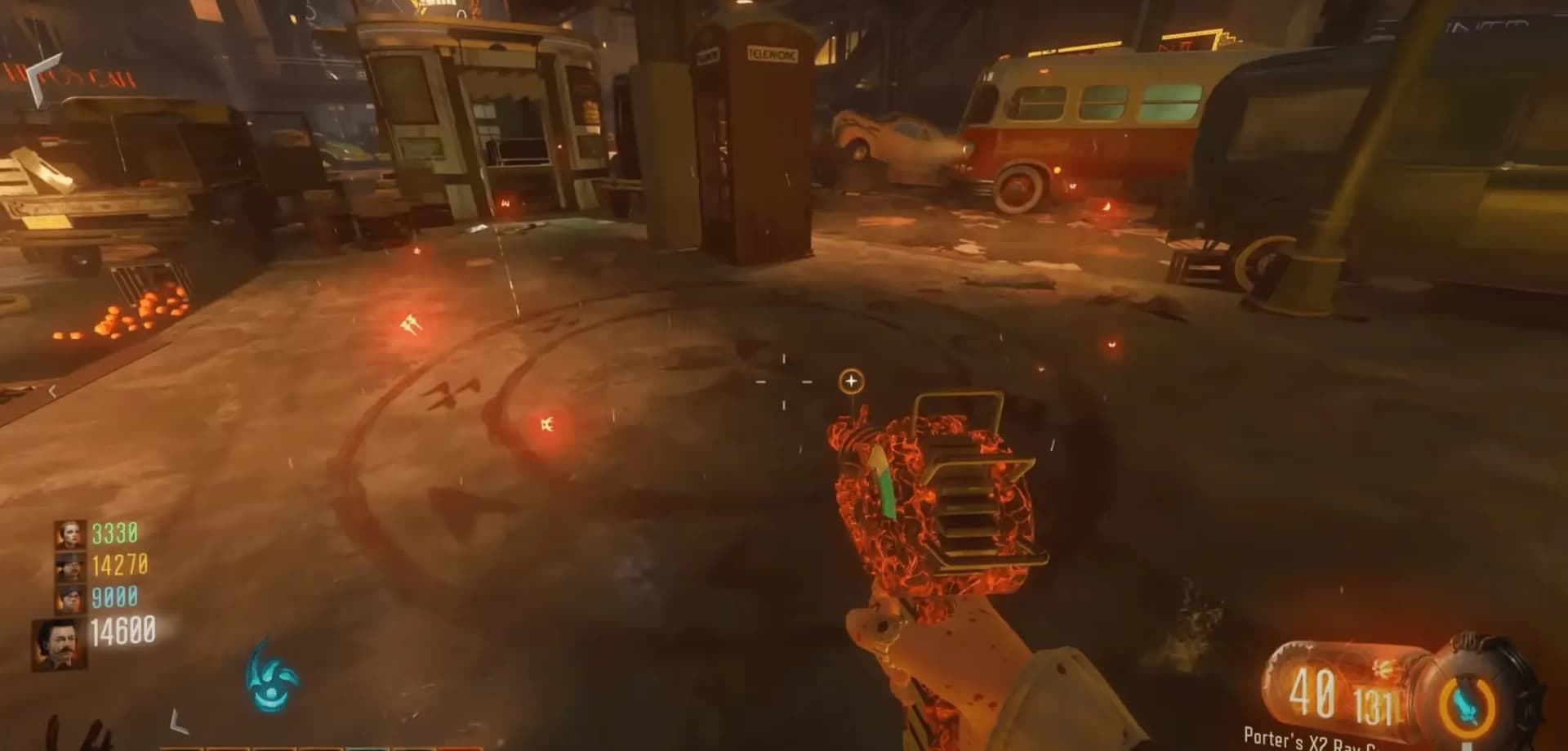1568x751 pixels.
Task: Select the large mustached man's own-player portrait
Action: pyautogui.click(x=59, y=645)
